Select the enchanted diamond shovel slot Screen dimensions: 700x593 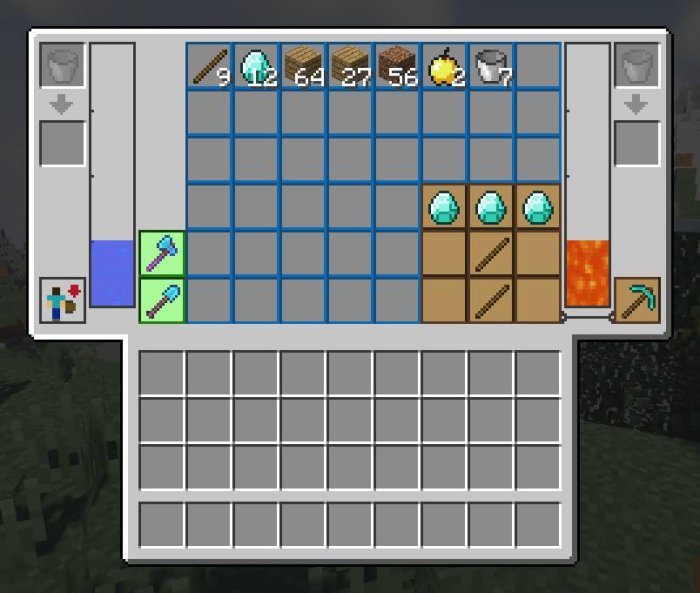(162, 301)
